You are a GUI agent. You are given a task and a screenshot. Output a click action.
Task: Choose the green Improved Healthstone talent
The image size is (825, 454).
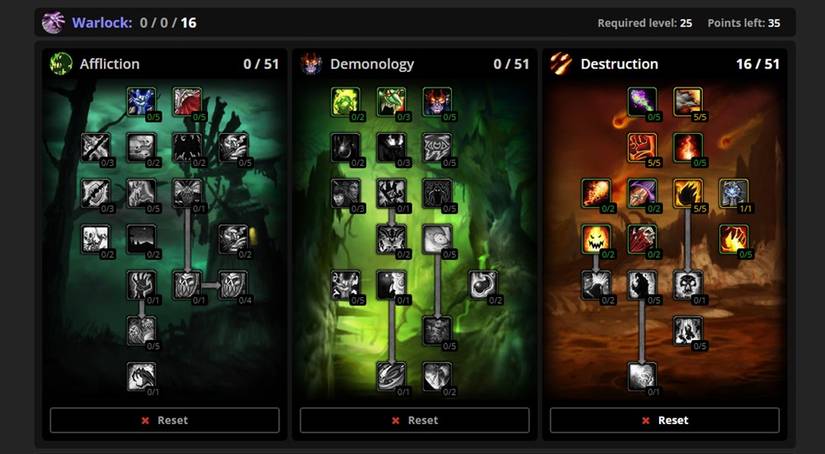(345, 101)
